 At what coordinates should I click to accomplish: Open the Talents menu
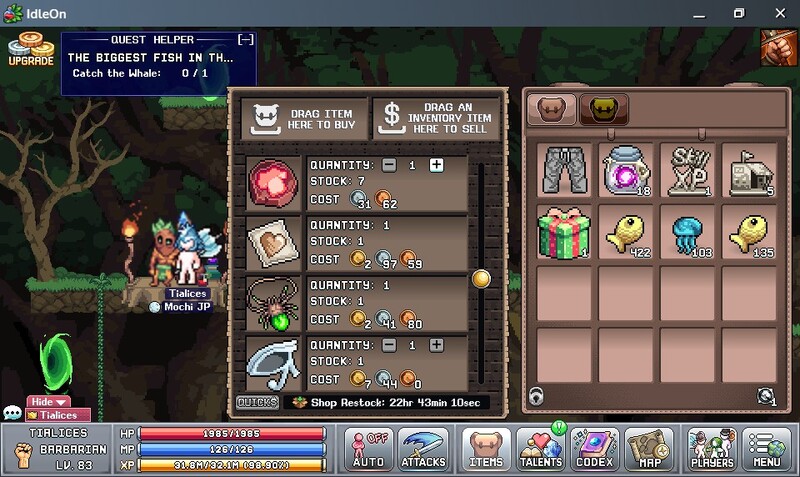[541, 449]
